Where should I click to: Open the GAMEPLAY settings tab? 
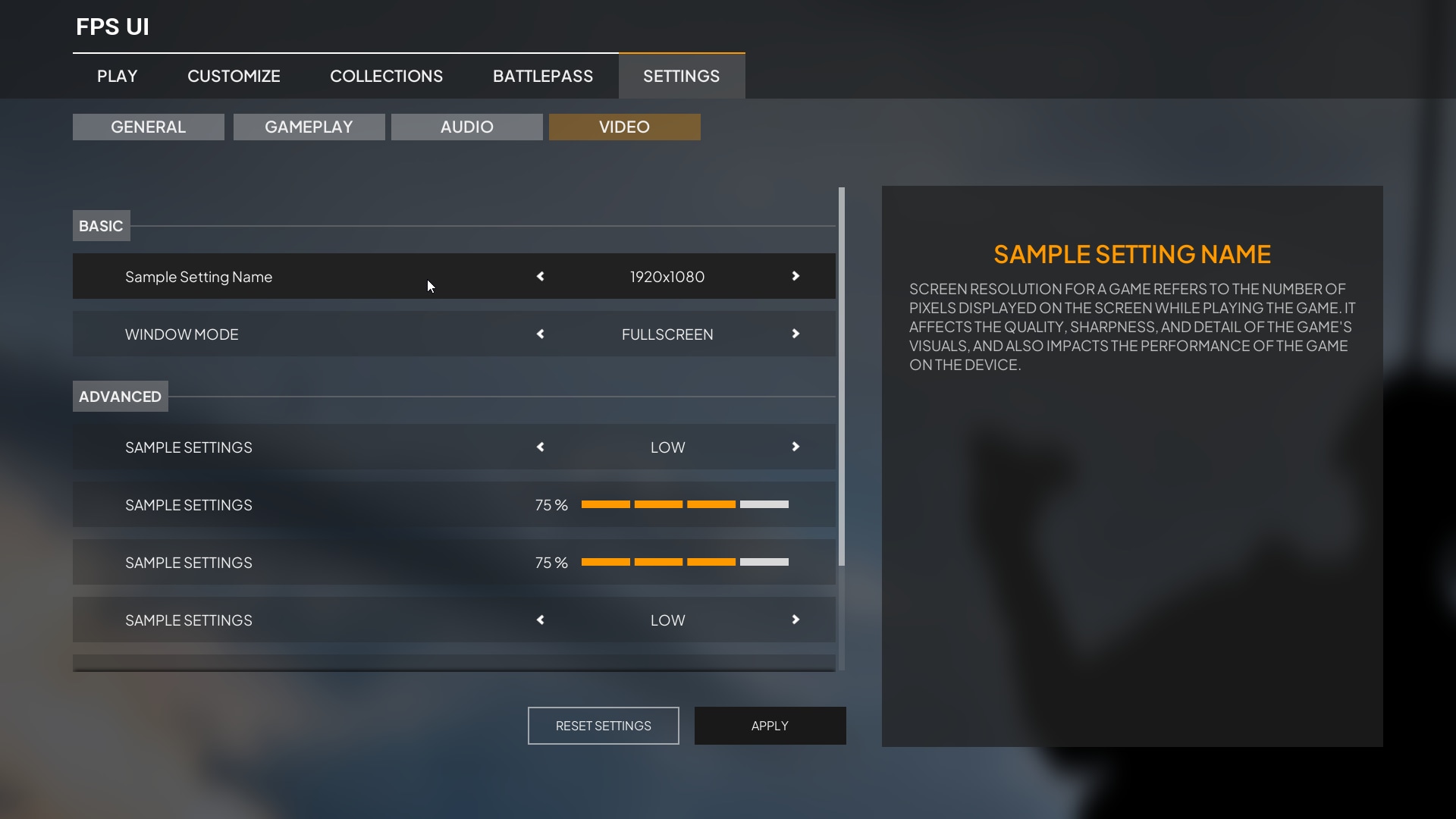309,127
